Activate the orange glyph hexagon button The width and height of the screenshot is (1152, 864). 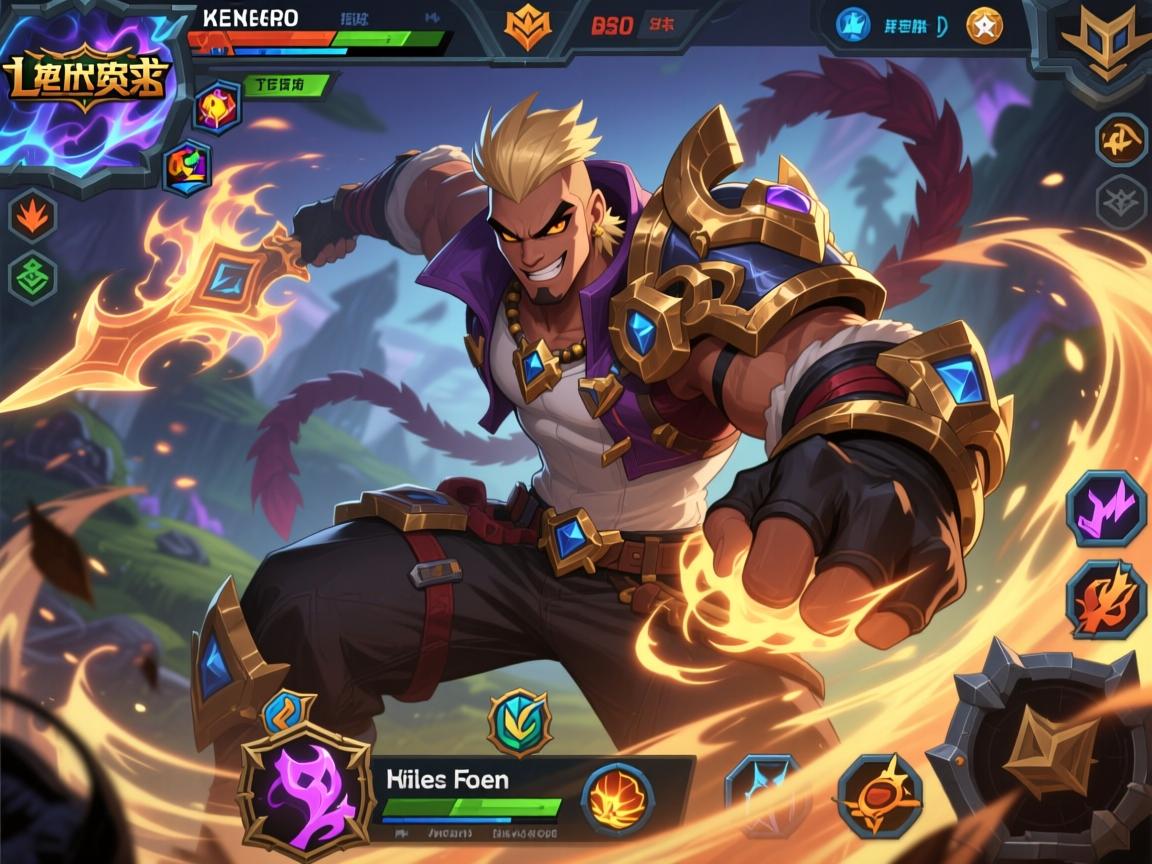click(1121, 139)
